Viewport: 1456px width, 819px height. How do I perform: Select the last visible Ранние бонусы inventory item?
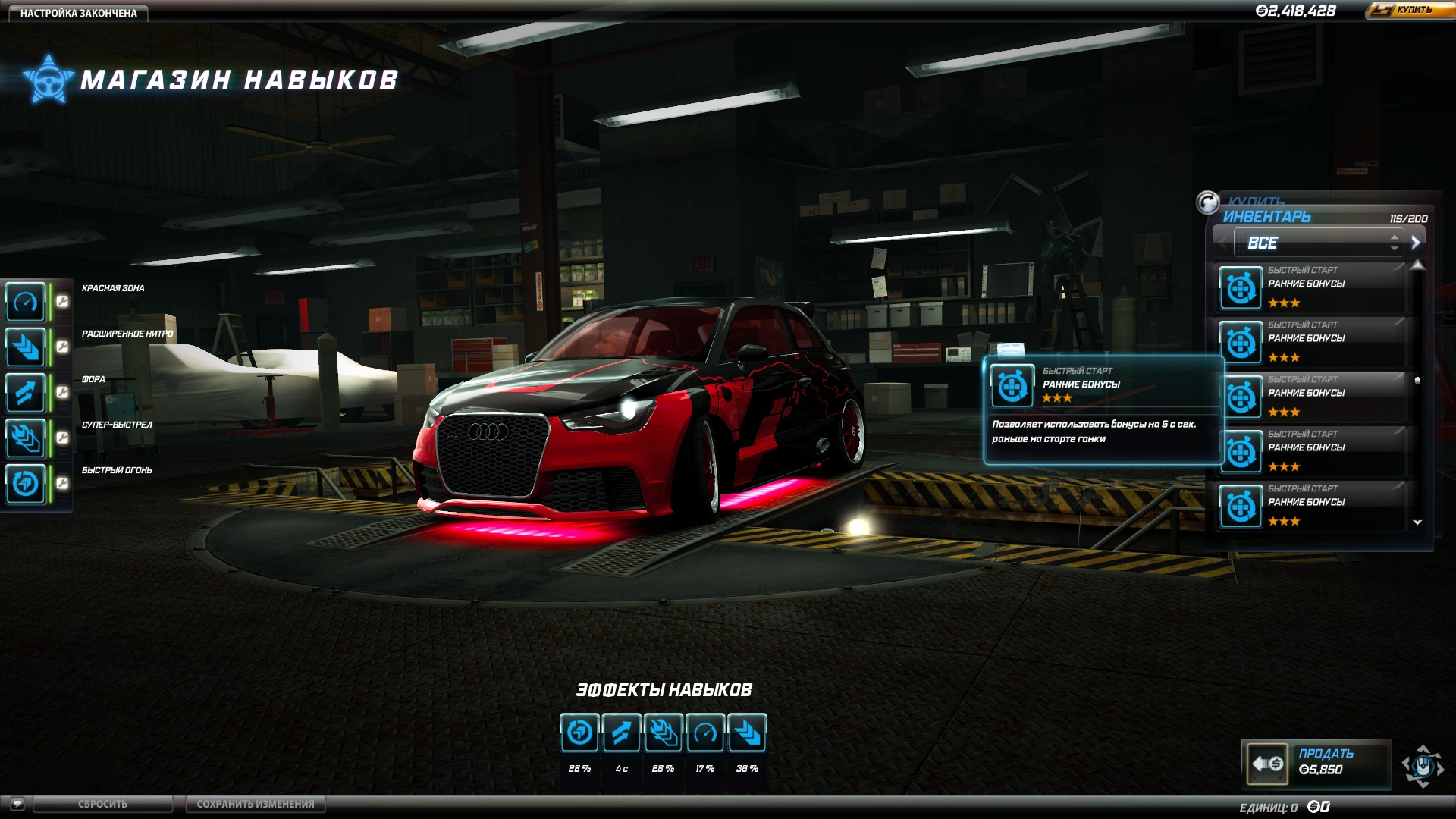pyautogui.click(x=1310, y=506)
